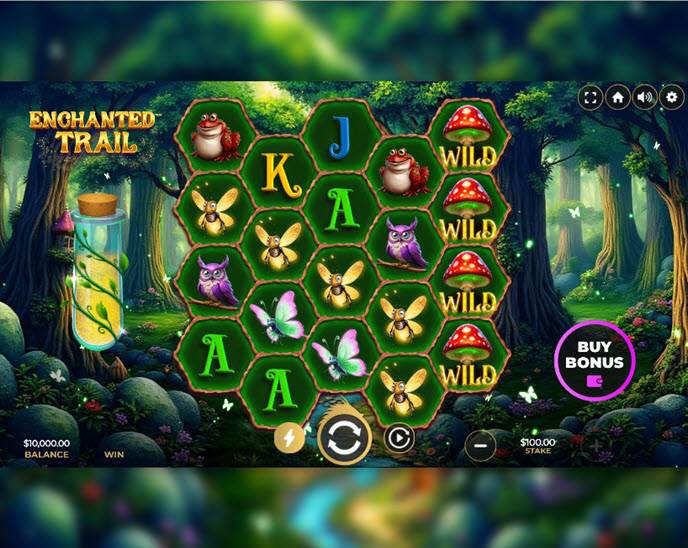688x548 pixels.
Task: Start autoplay with the play icon
Action: (x=399, y=438)
